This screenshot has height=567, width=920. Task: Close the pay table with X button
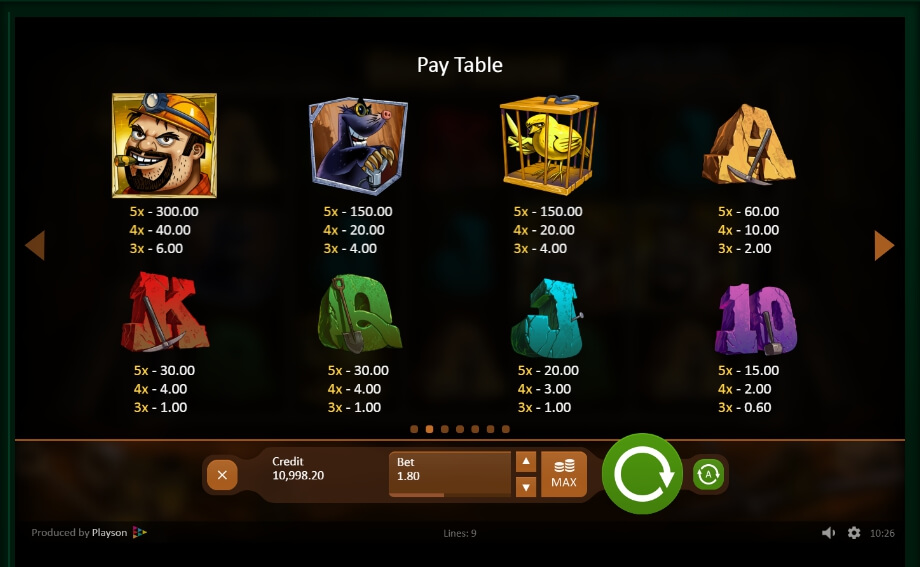[222, 475]
